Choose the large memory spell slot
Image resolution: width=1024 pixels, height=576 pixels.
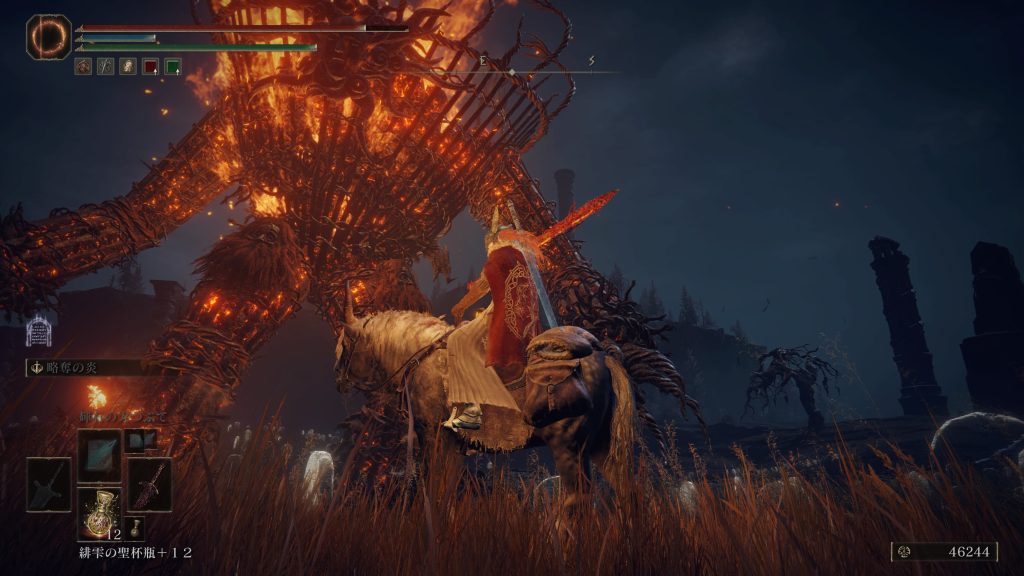(99, 453)
